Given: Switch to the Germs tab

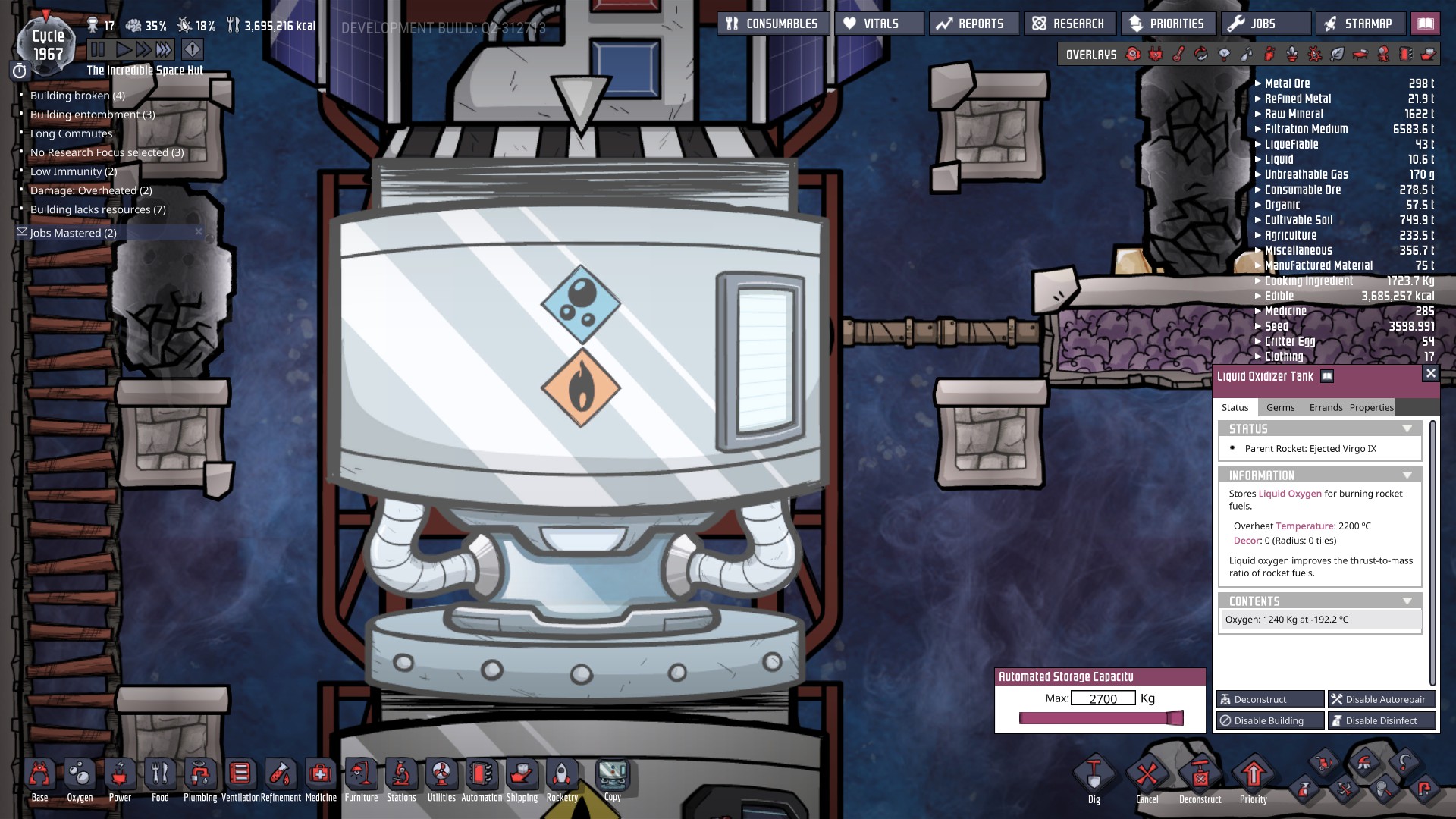Looking at the screenshot, I should click(1280, 407).
